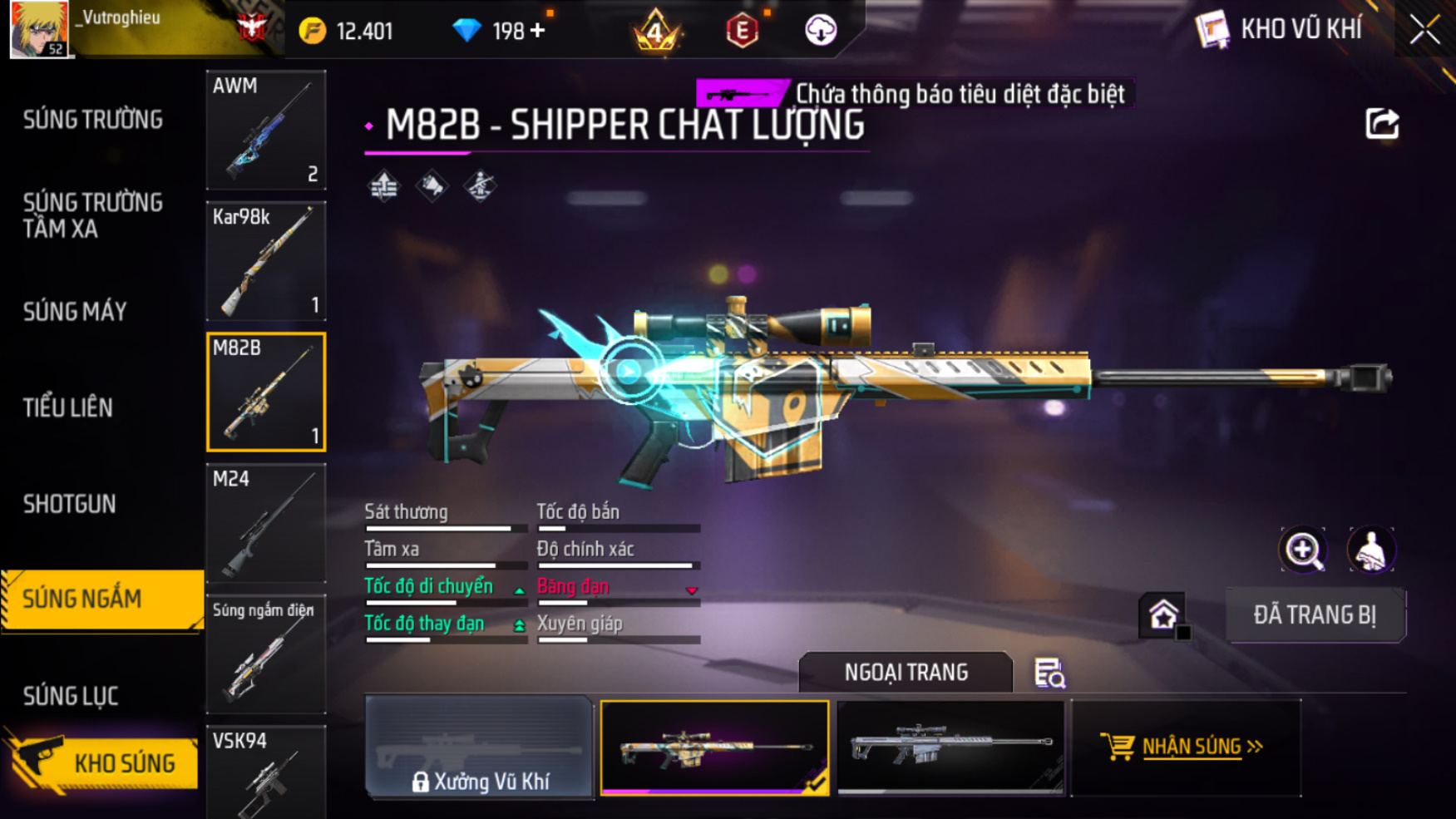Viewport: 1456px width, 819px height.
Task: Open the Súng Máy category
Action: coord(75,312)
